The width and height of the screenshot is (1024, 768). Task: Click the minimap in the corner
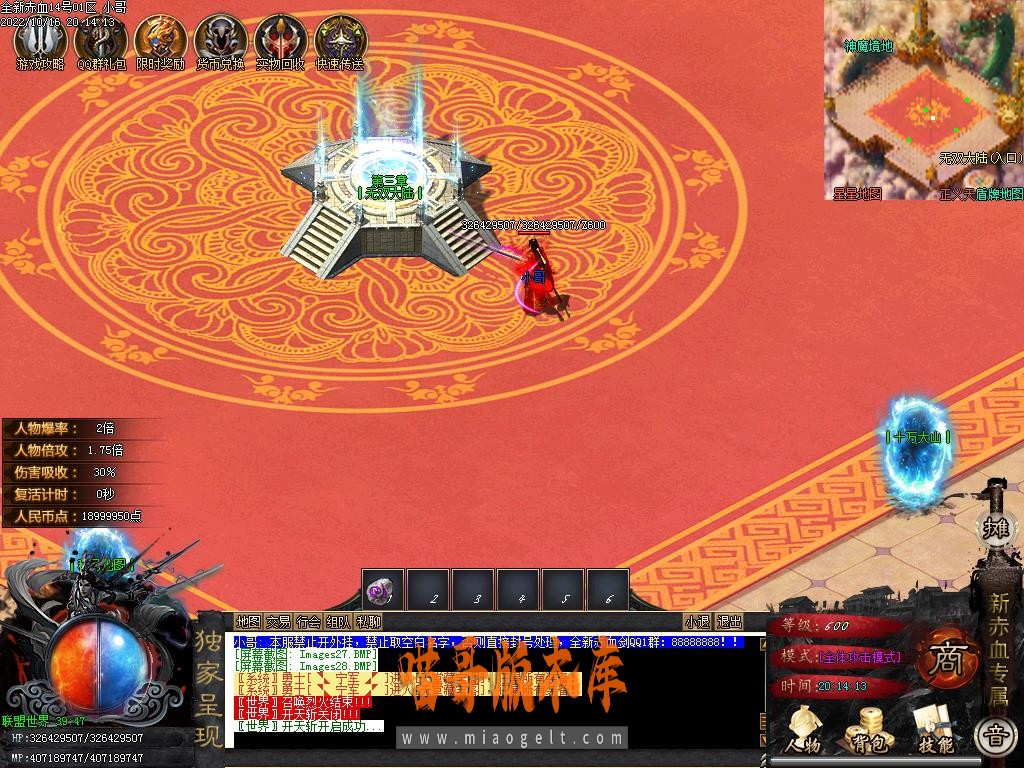click(x=924, y=100)
